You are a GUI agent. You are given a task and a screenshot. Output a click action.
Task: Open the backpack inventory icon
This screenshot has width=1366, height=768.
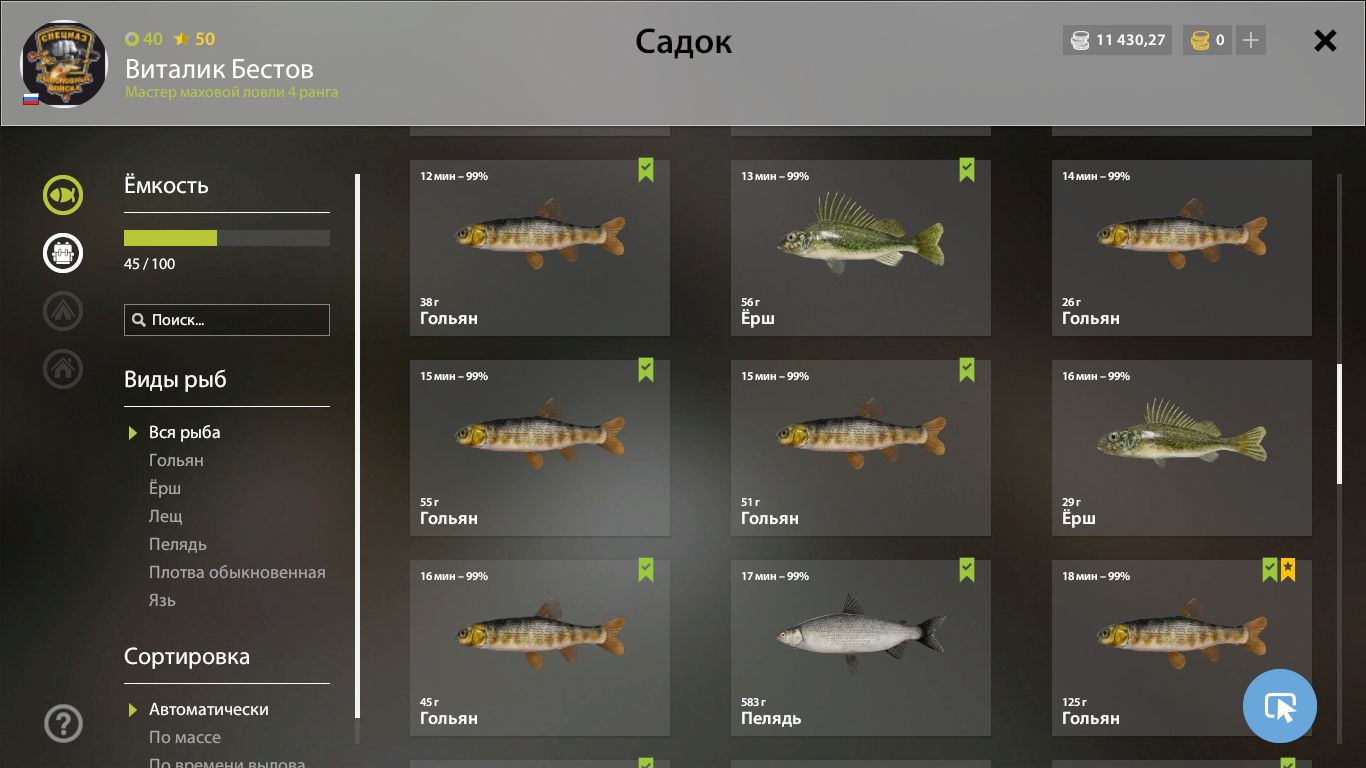pyautogui.click(x=62, y=253)
